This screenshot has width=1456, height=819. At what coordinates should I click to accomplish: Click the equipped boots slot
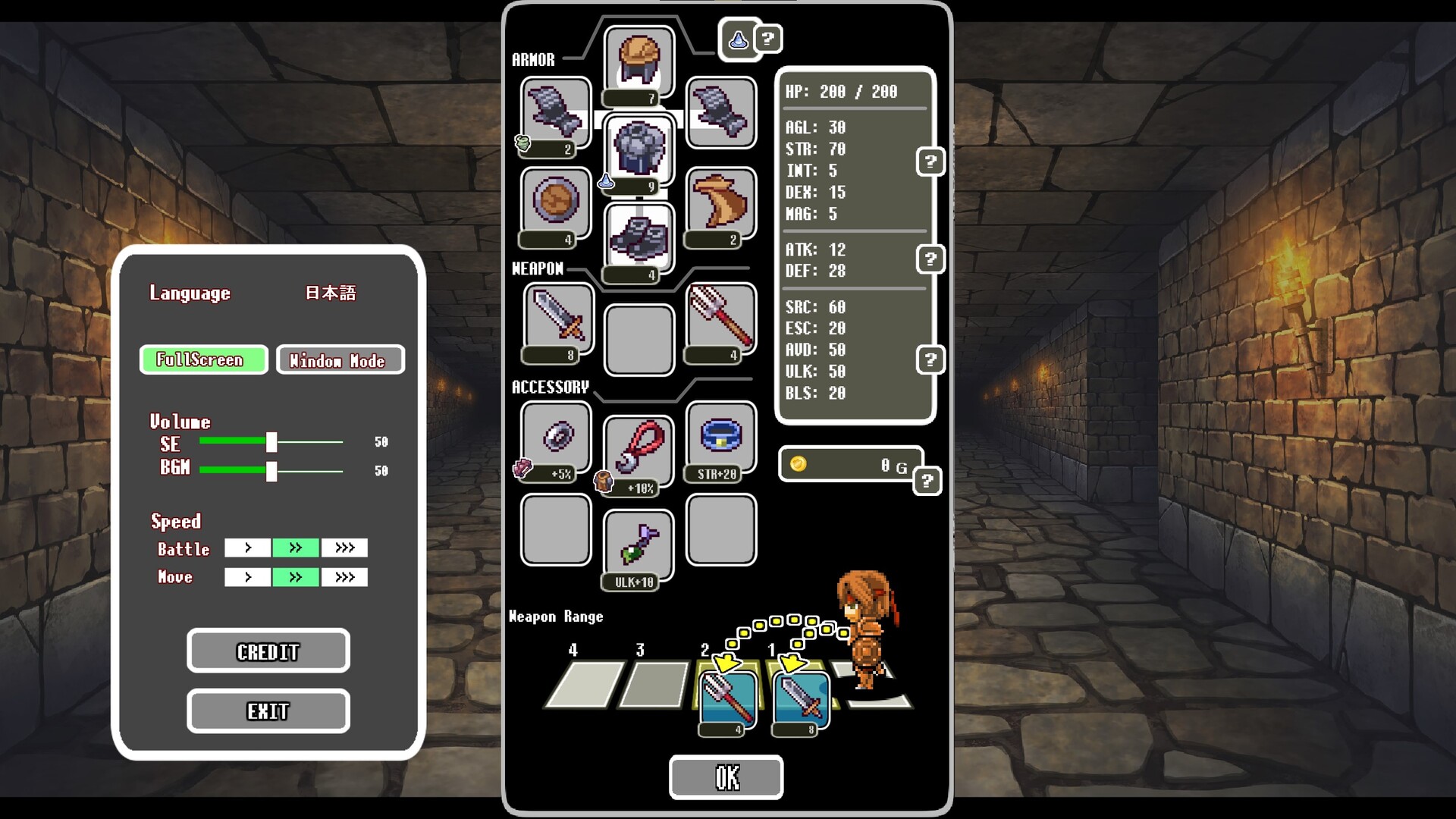638,237
